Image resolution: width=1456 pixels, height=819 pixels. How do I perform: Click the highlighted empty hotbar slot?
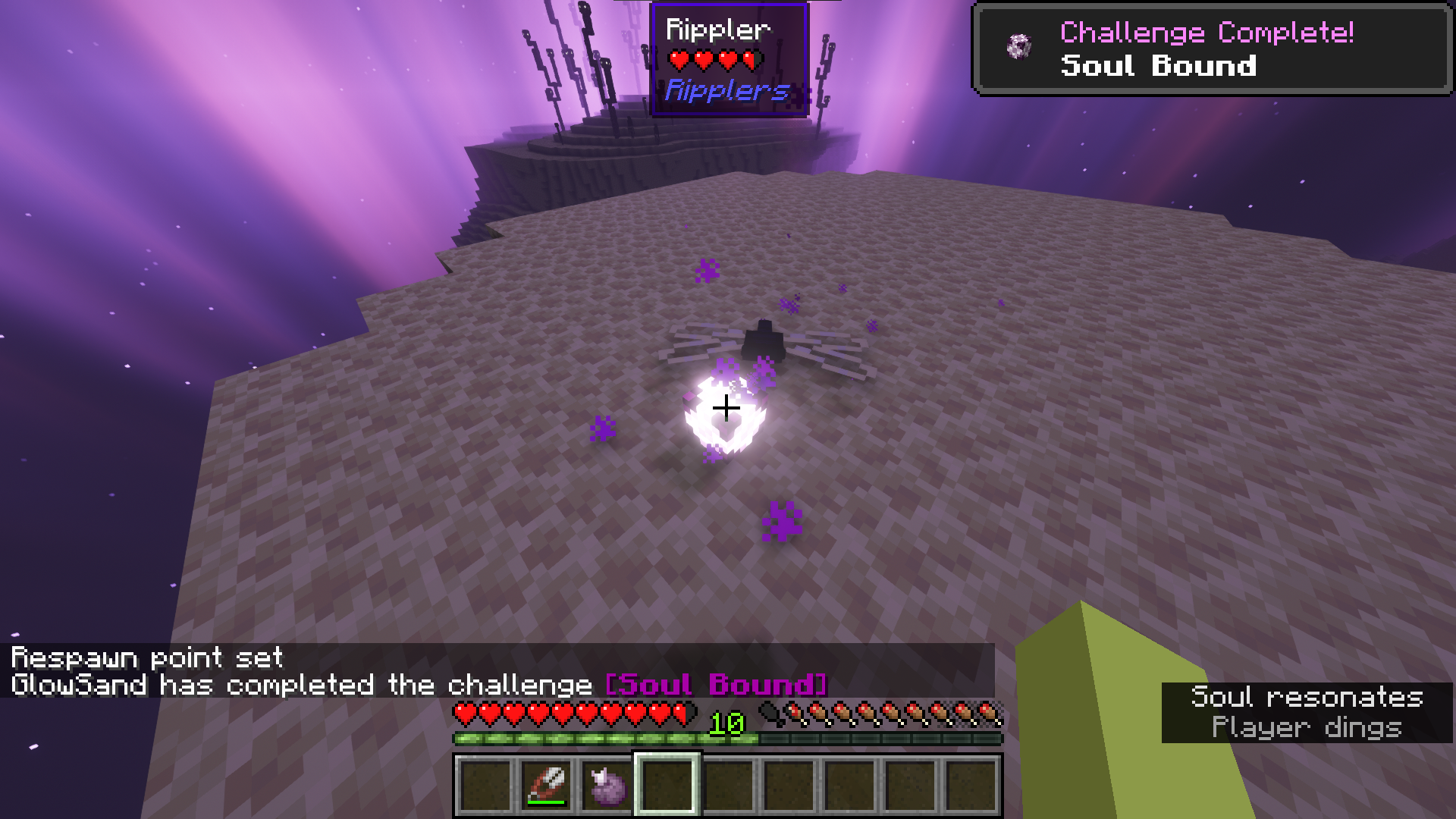click(667, 785)
